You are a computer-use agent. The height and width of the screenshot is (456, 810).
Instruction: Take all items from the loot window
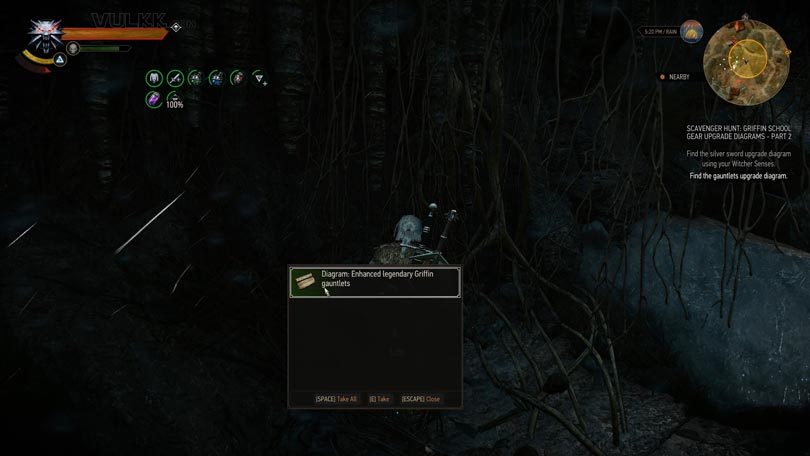click(x=336, y=399)
